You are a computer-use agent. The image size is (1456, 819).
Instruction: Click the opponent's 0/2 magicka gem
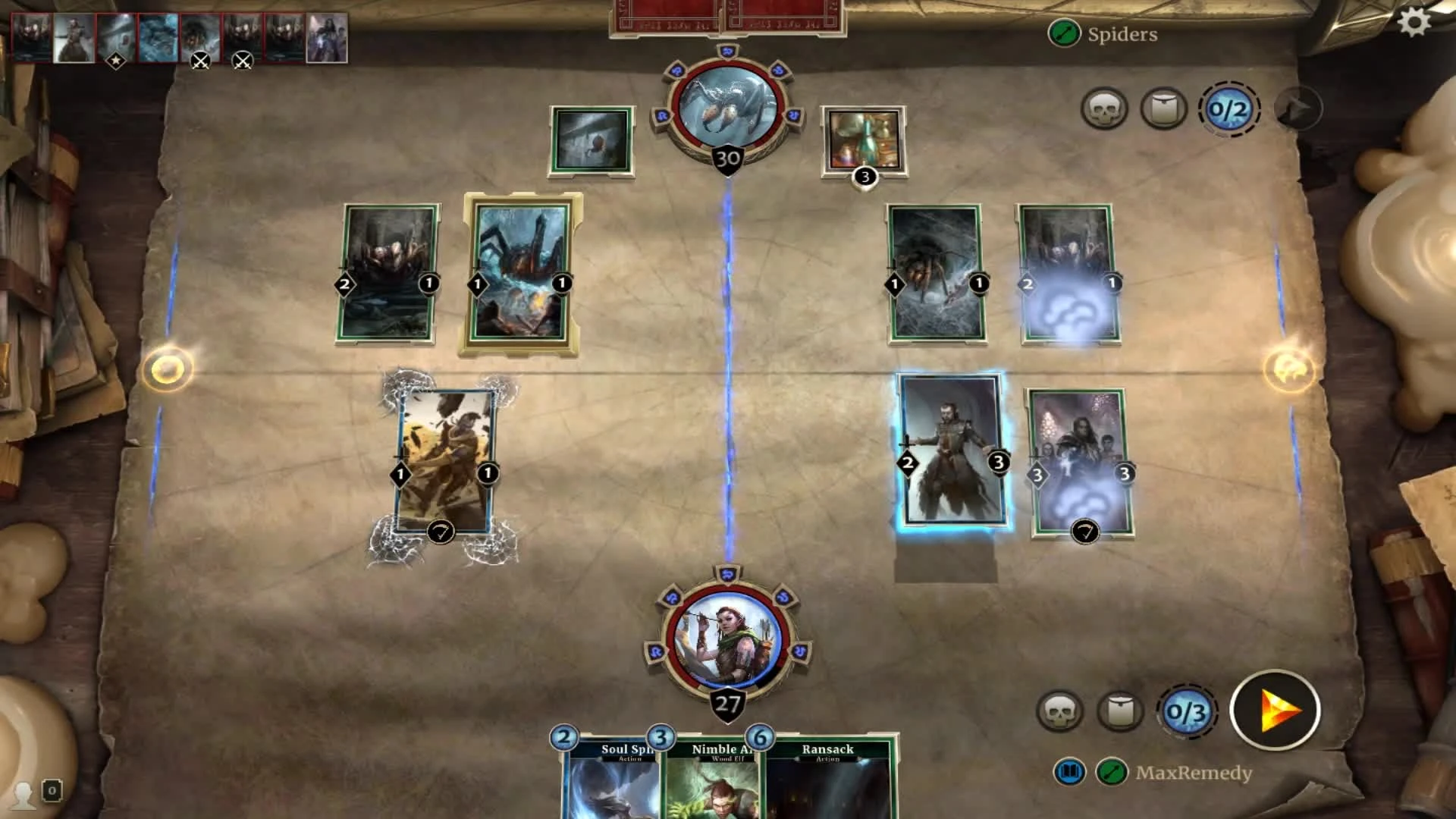[x=1227, y=108]
